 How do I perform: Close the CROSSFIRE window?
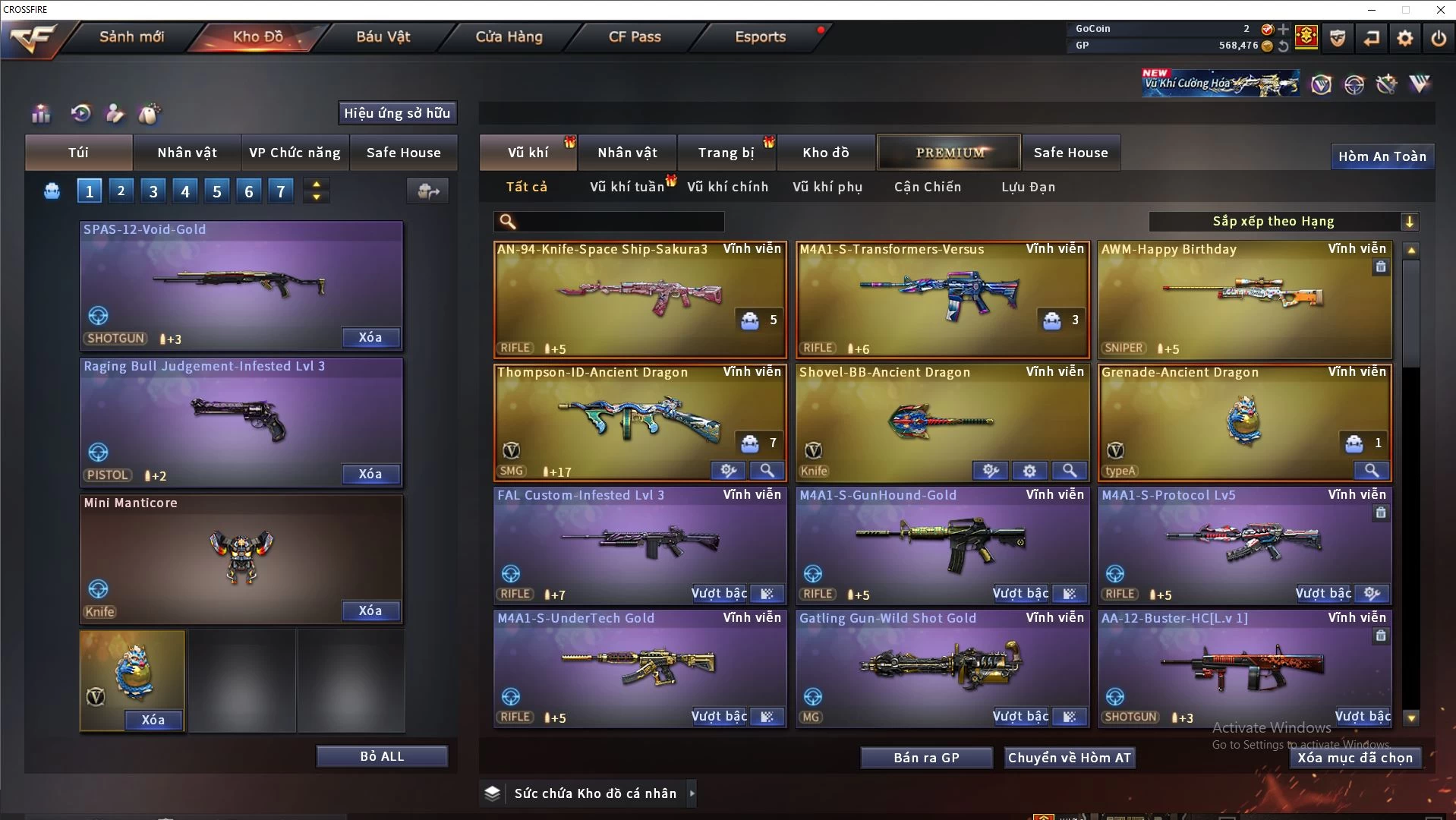(1440, 10)
